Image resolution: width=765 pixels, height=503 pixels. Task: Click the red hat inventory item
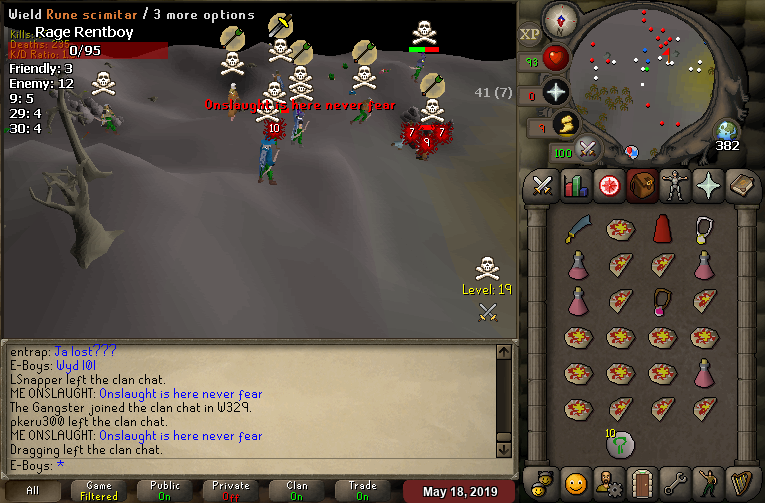click(x=661, y=228)
